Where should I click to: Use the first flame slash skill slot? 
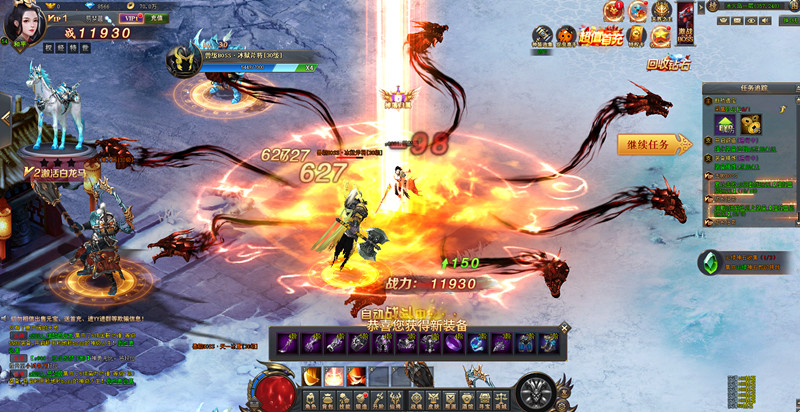(x=312, y=377)
